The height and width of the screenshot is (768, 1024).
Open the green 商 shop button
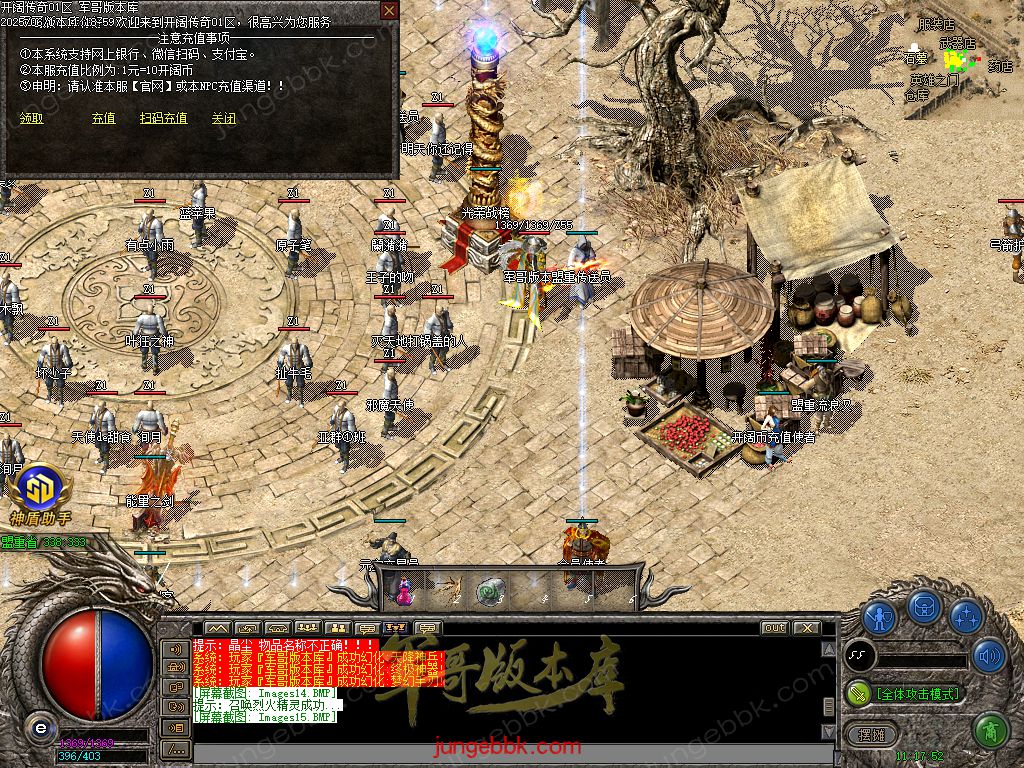click(989, 729)
